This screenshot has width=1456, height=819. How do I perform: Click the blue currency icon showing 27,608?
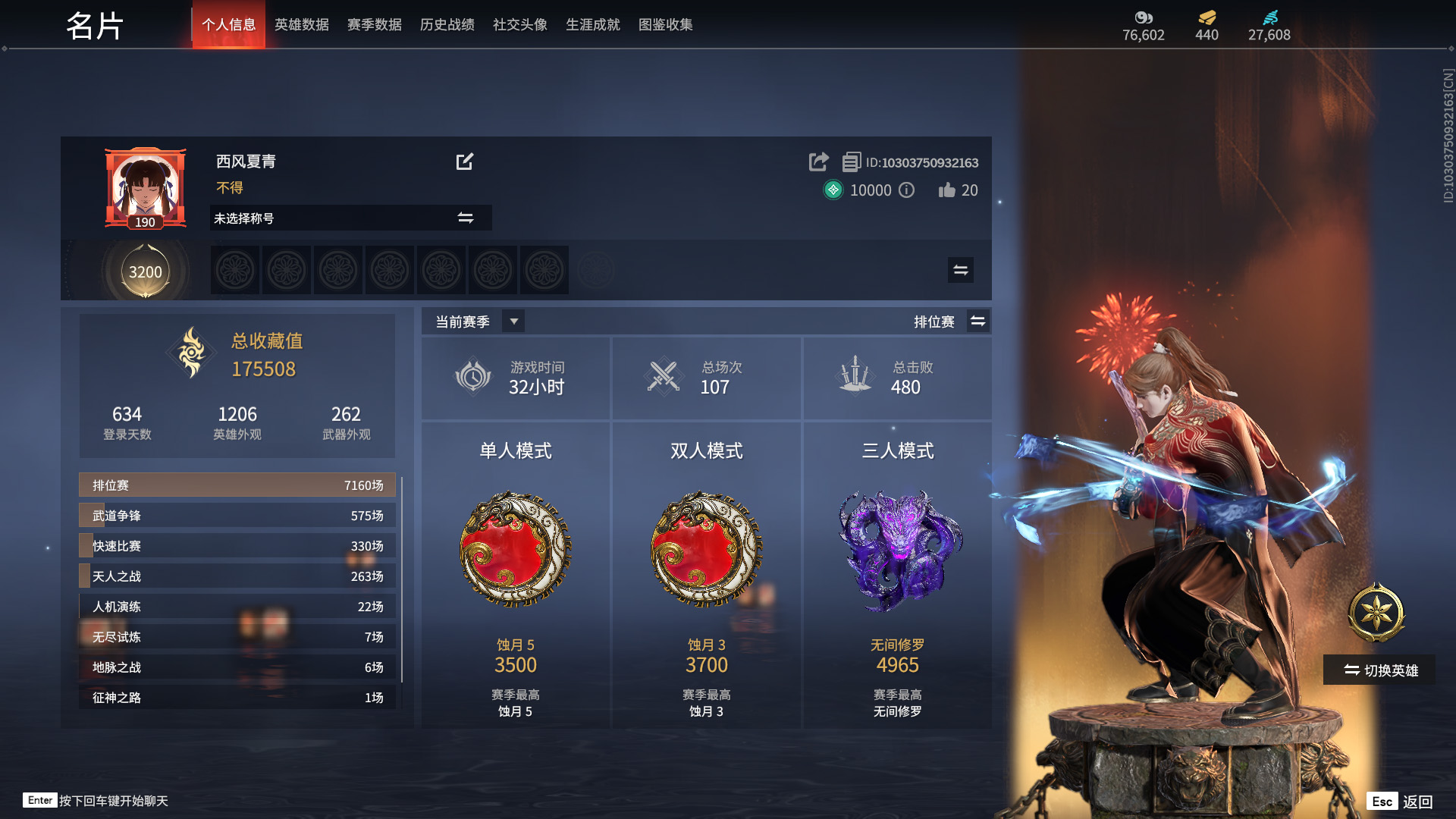tap(1270, 18)
